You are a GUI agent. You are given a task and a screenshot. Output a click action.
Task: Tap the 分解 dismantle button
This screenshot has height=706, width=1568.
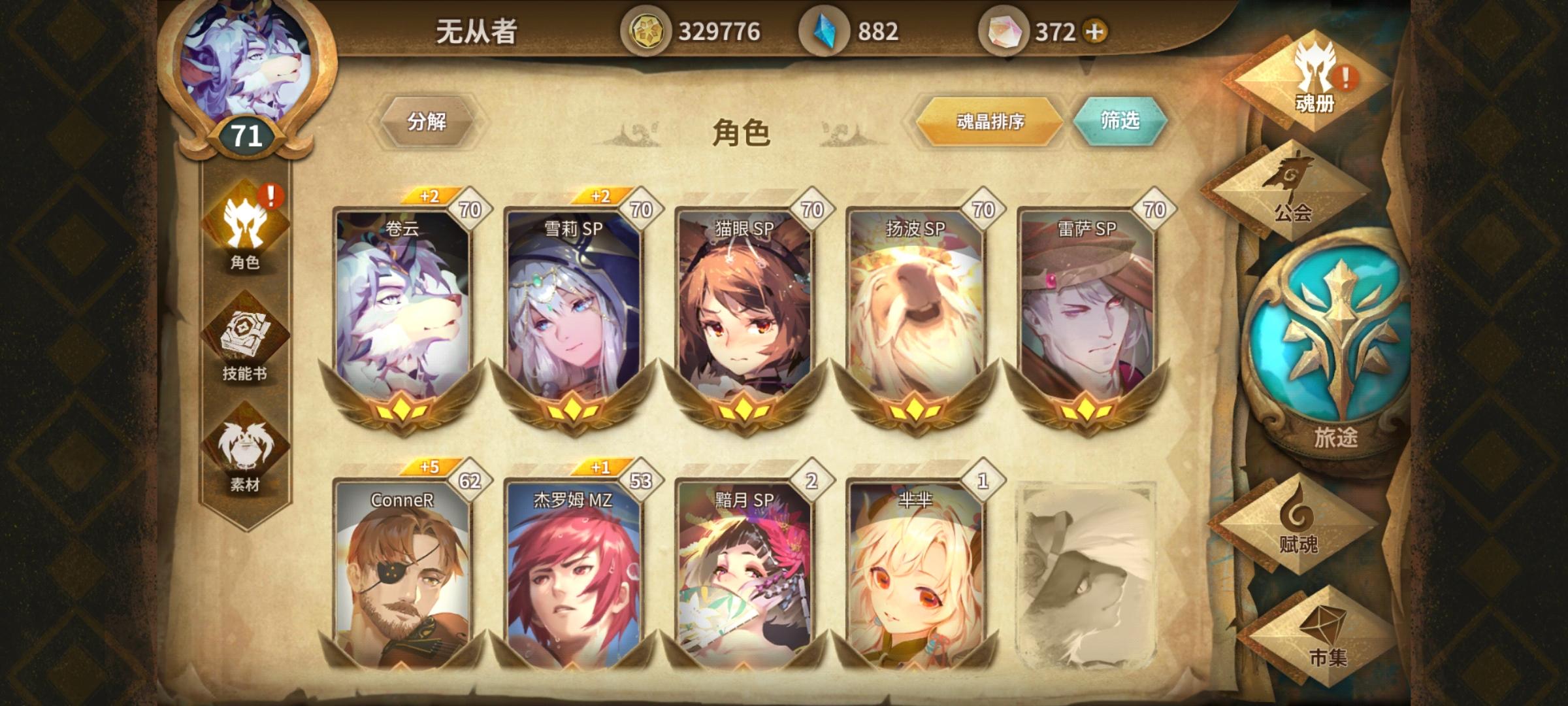pyautogui.click(x=430, y=123)
